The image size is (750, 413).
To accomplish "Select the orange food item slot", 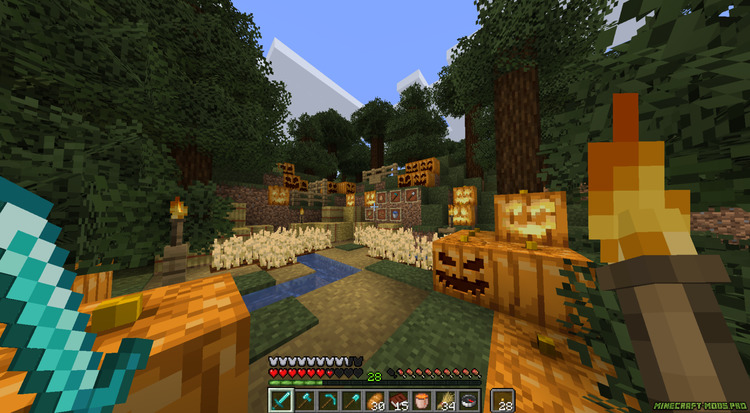I will [x=421, y=400].
